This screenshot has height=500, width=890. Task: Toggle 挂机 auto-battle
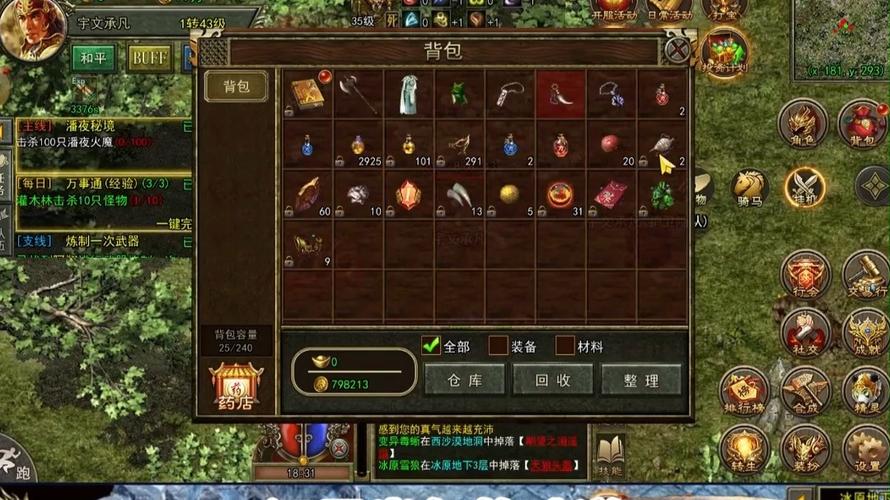coord(803,185)
